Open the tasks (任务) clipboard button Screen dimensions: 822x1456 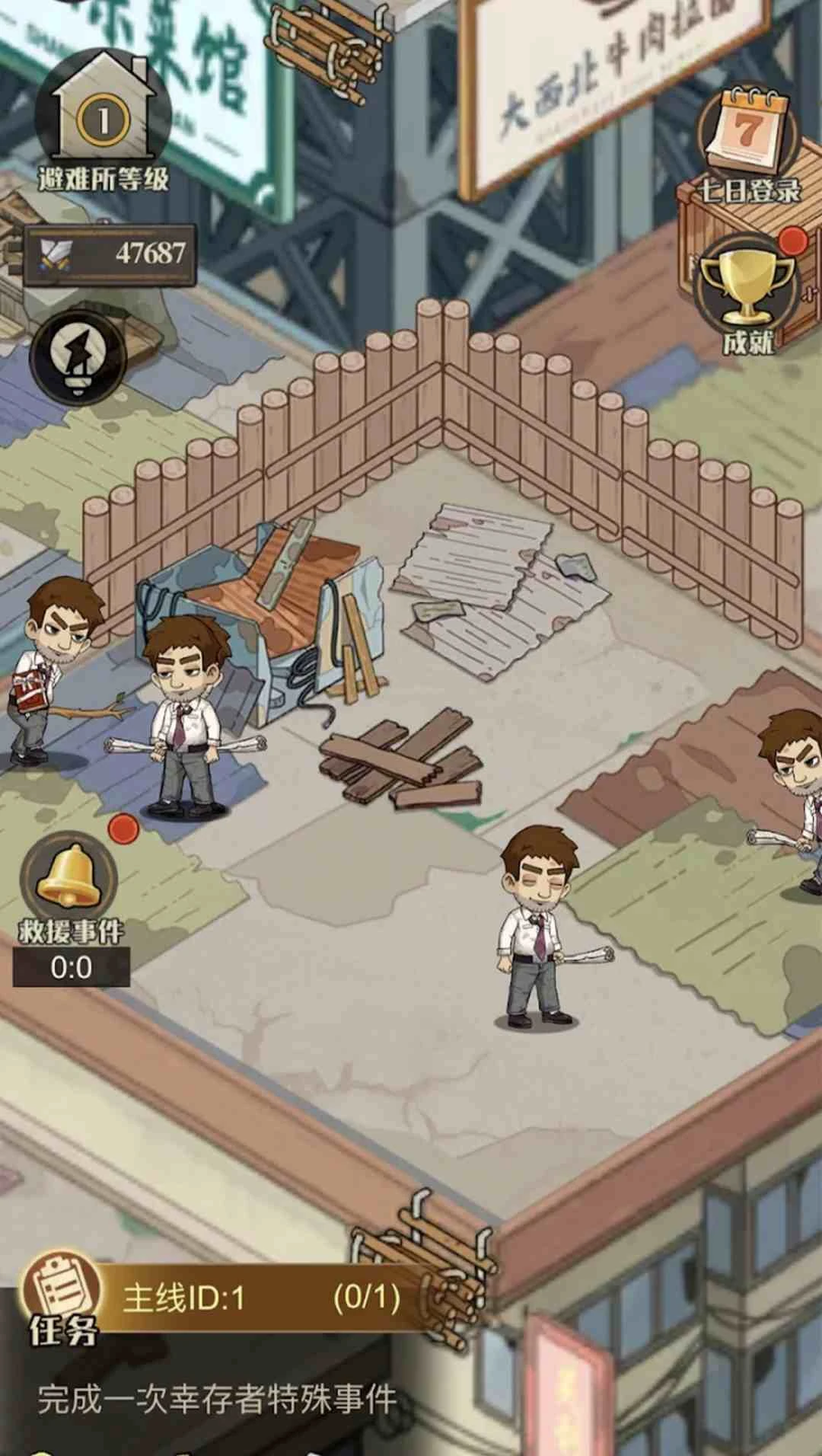click(62, 1298)
